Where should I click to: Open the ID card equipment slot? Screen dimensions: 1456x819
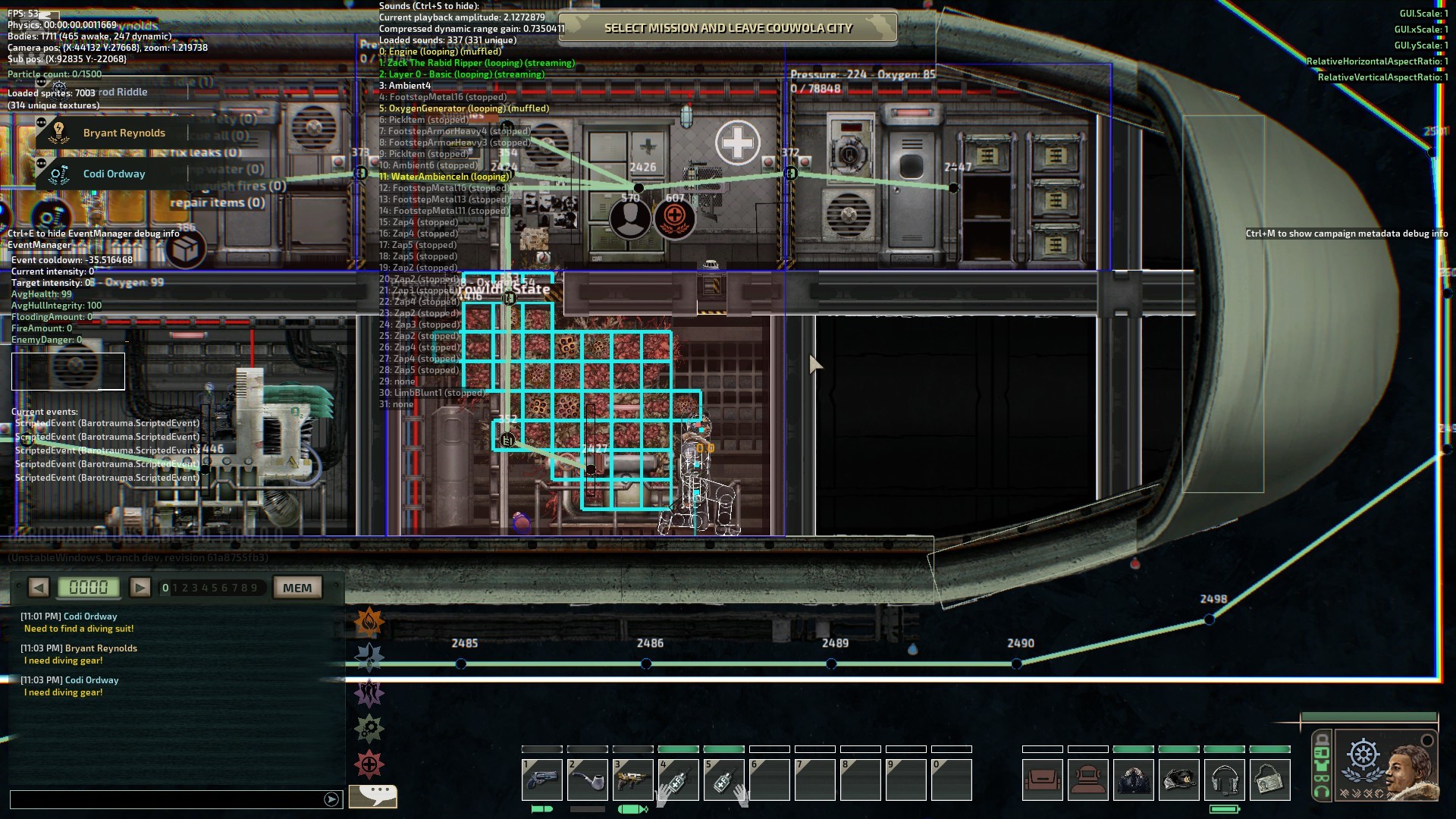[1269, 780]
